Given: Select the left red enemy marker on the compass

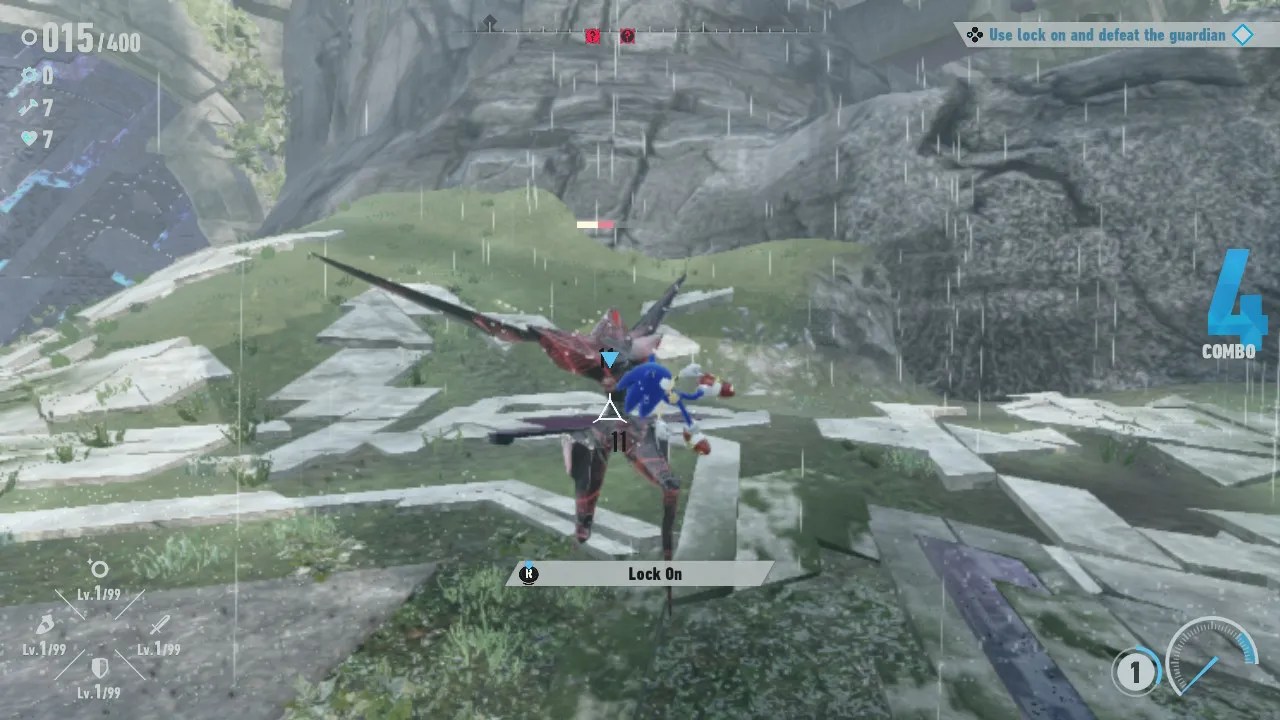Looking at the screenshot, I should (592, 35).
